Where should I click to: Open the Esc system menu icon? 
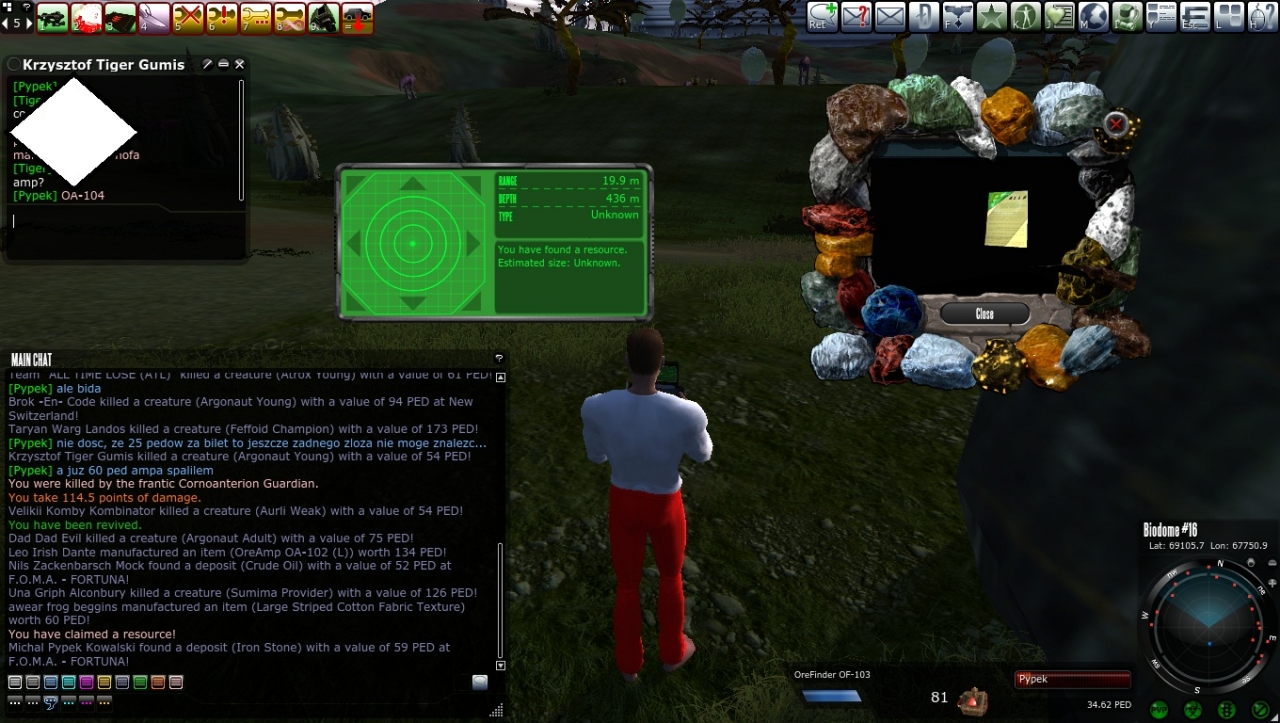(x=1195, y=16)
